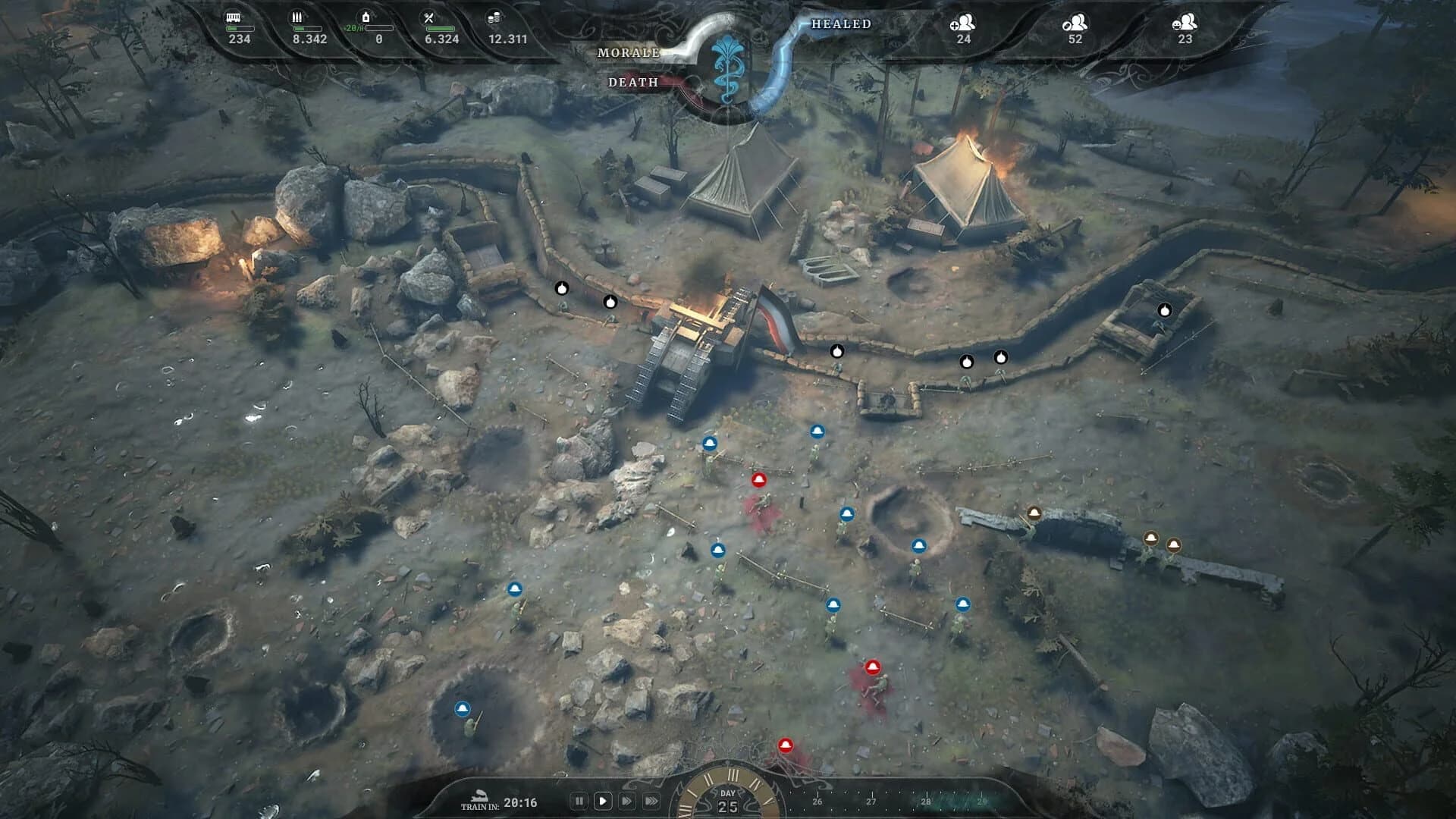Open the food rations icon showing 6.324
Screen dimensions: 1456x819
click(429, 17)
